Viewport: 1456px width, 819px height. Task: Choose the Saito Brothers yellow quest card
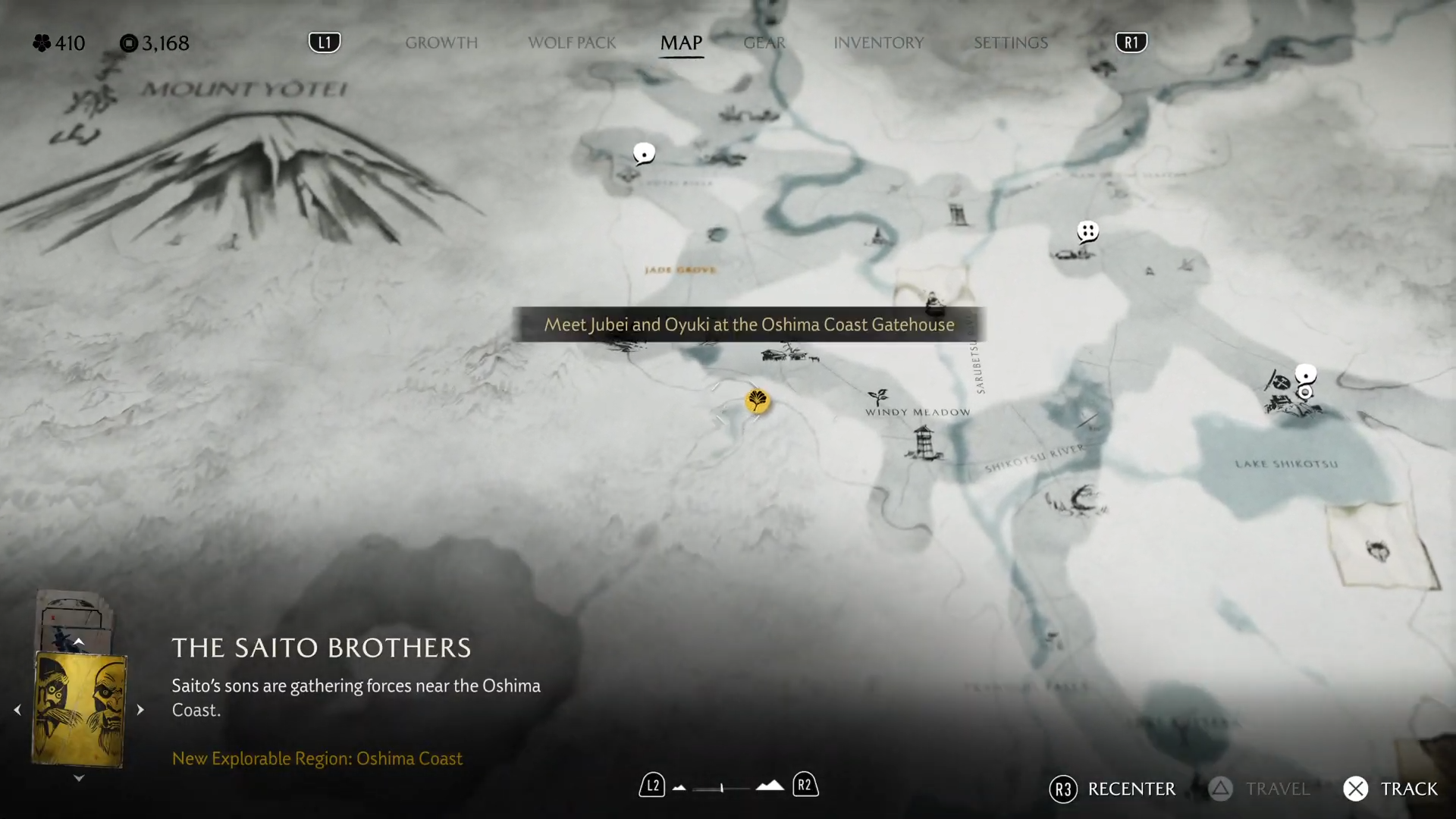(x=79, y=710)
